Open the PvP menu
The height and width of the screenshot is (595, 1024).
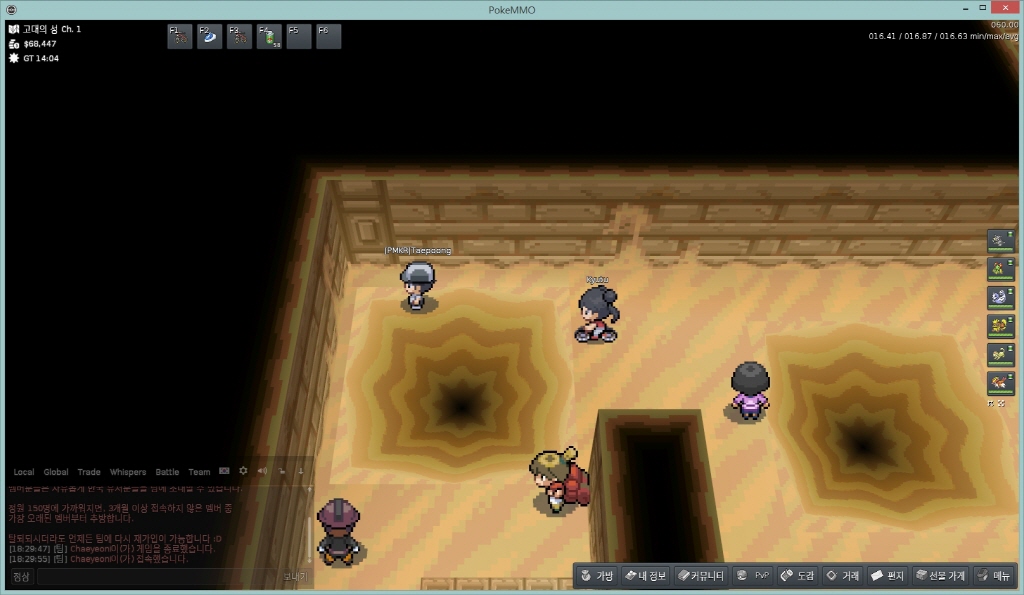tap(753, 576)
